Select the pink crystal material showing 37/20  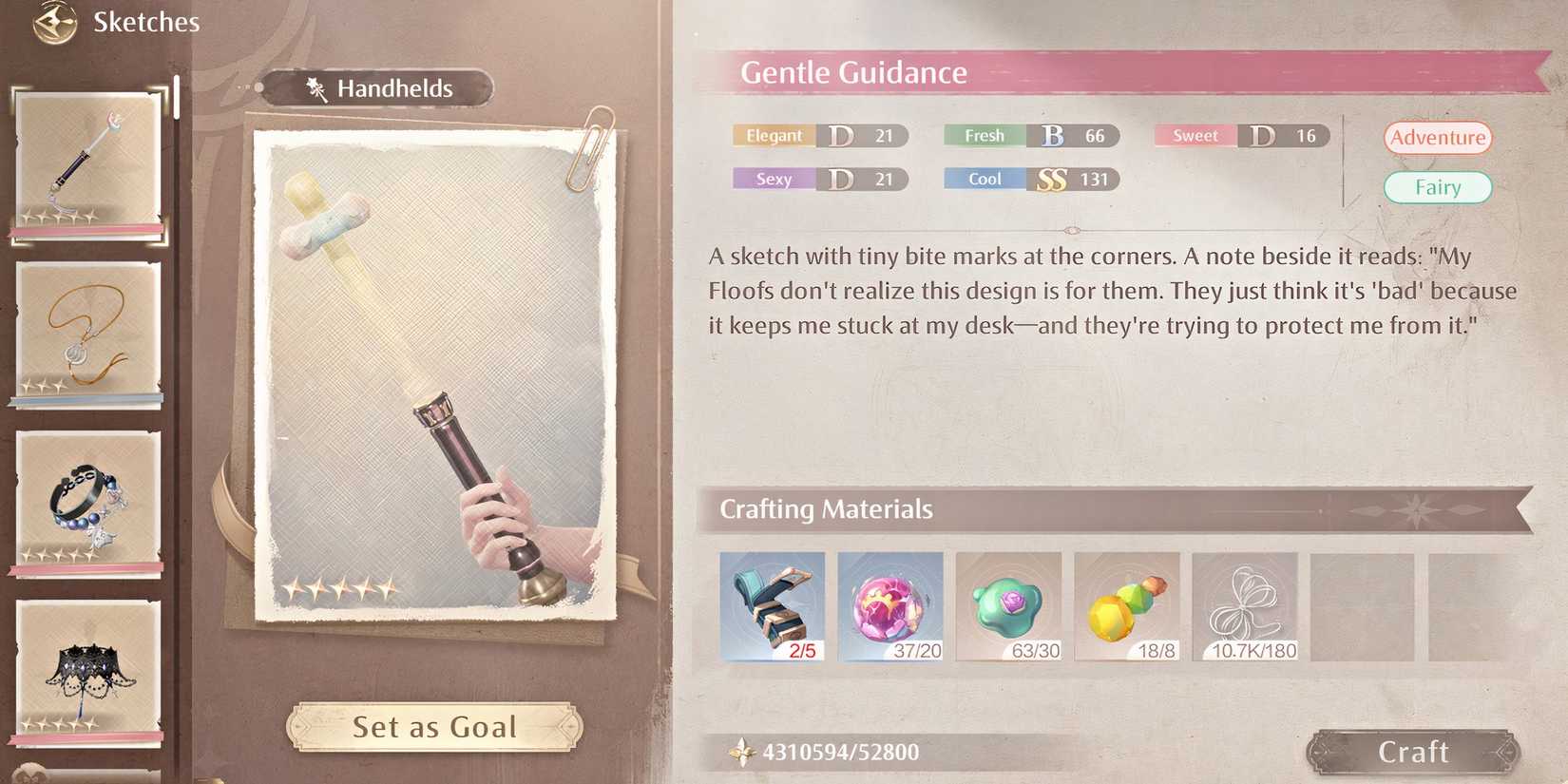pos(890,606)
